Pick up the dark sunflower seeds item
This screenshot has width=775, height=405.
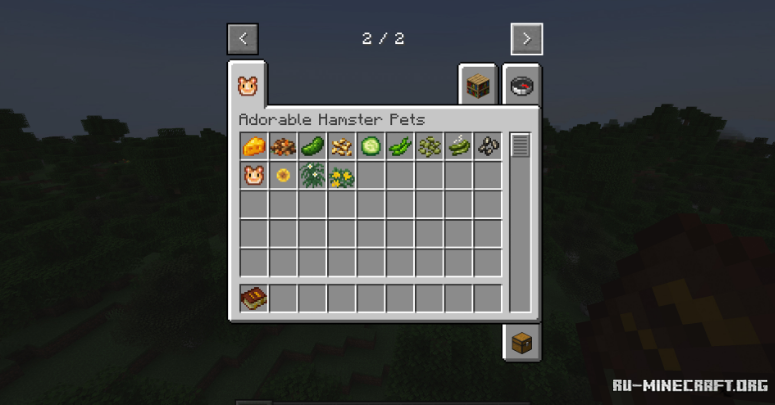click(x=488, y=146)
